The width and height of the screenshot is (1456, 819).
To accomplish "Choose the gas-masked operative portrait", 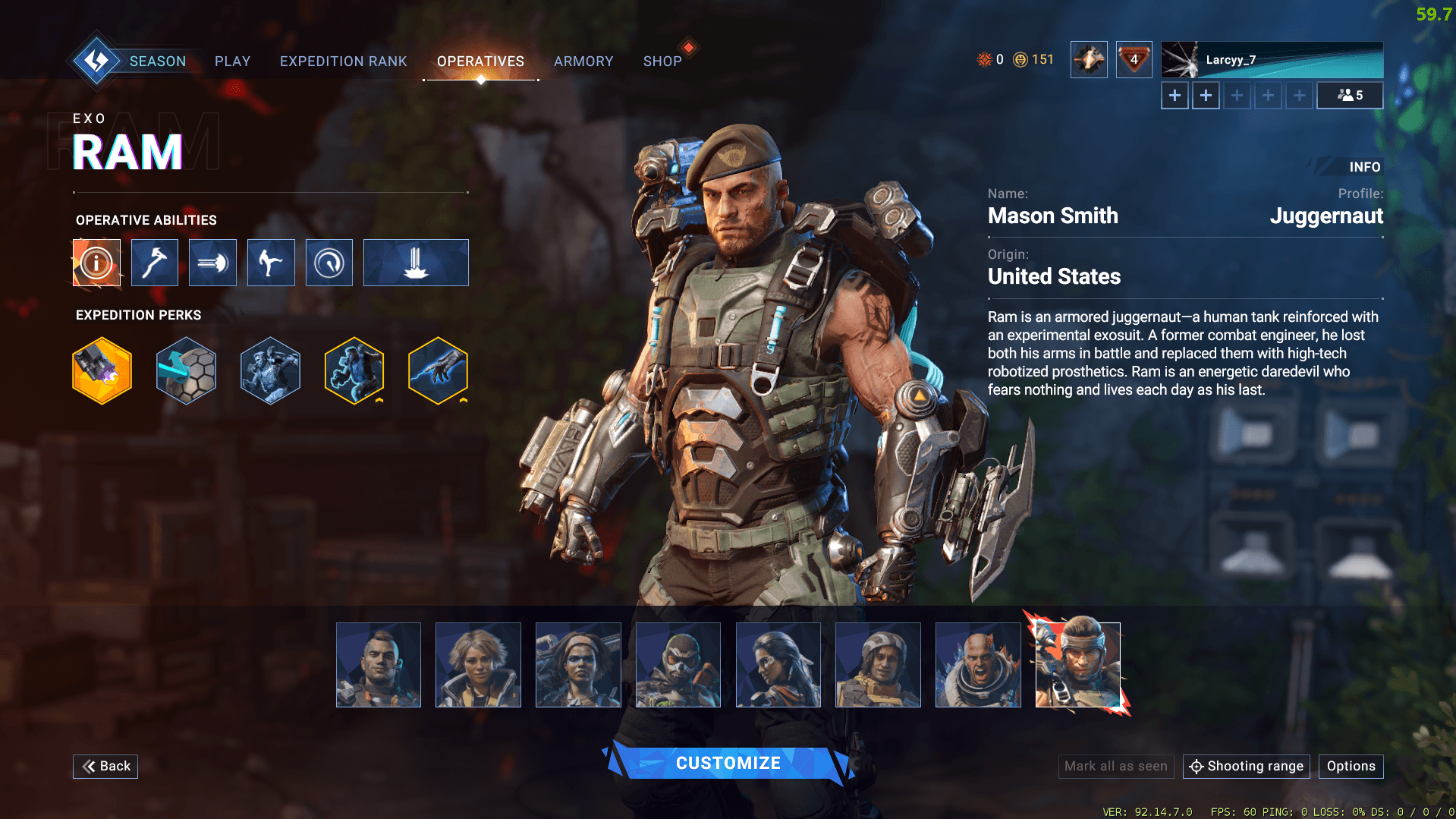I will tap(678, 665).
